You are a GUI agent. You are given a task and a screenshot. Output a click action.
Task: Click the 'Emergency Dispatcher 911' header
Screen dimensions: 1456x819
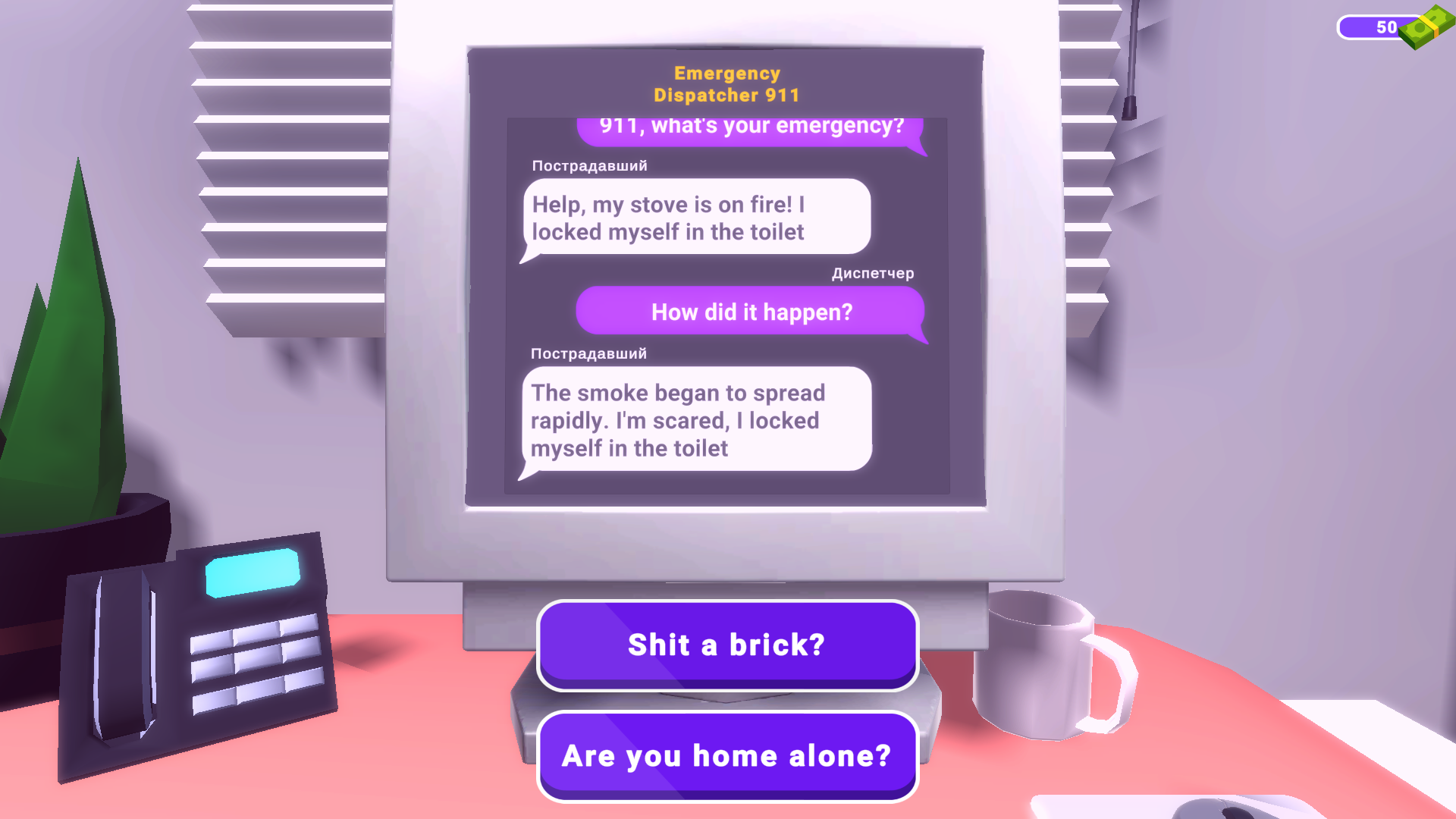[x=726, y=83]
